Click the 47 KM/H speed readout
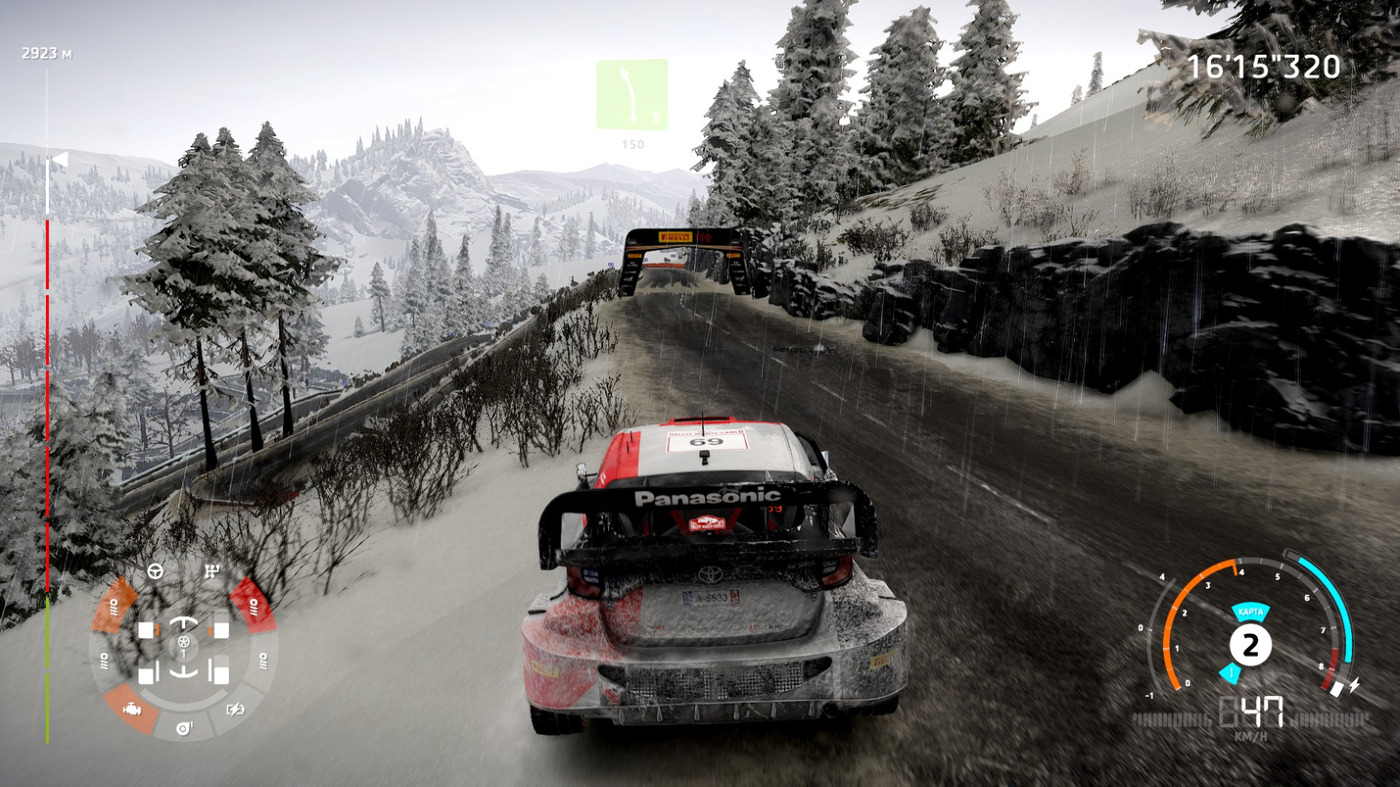The image size is (1400, 787). coord(1254,713)
